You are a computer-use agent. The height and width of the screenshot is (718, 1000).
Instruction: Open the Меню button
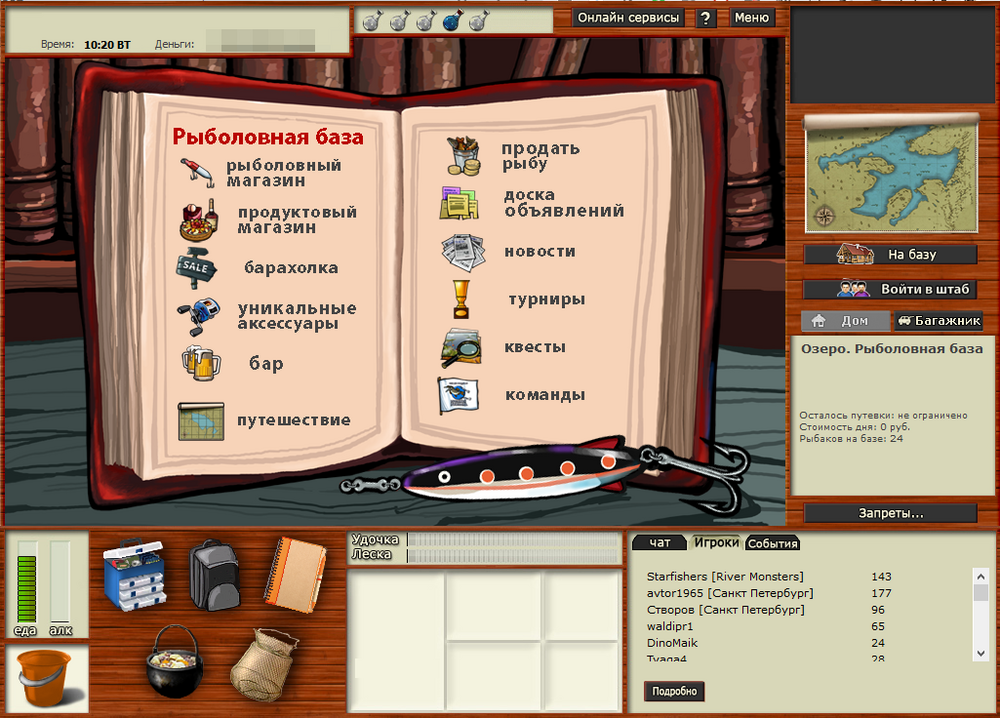[x=751, y=18]
